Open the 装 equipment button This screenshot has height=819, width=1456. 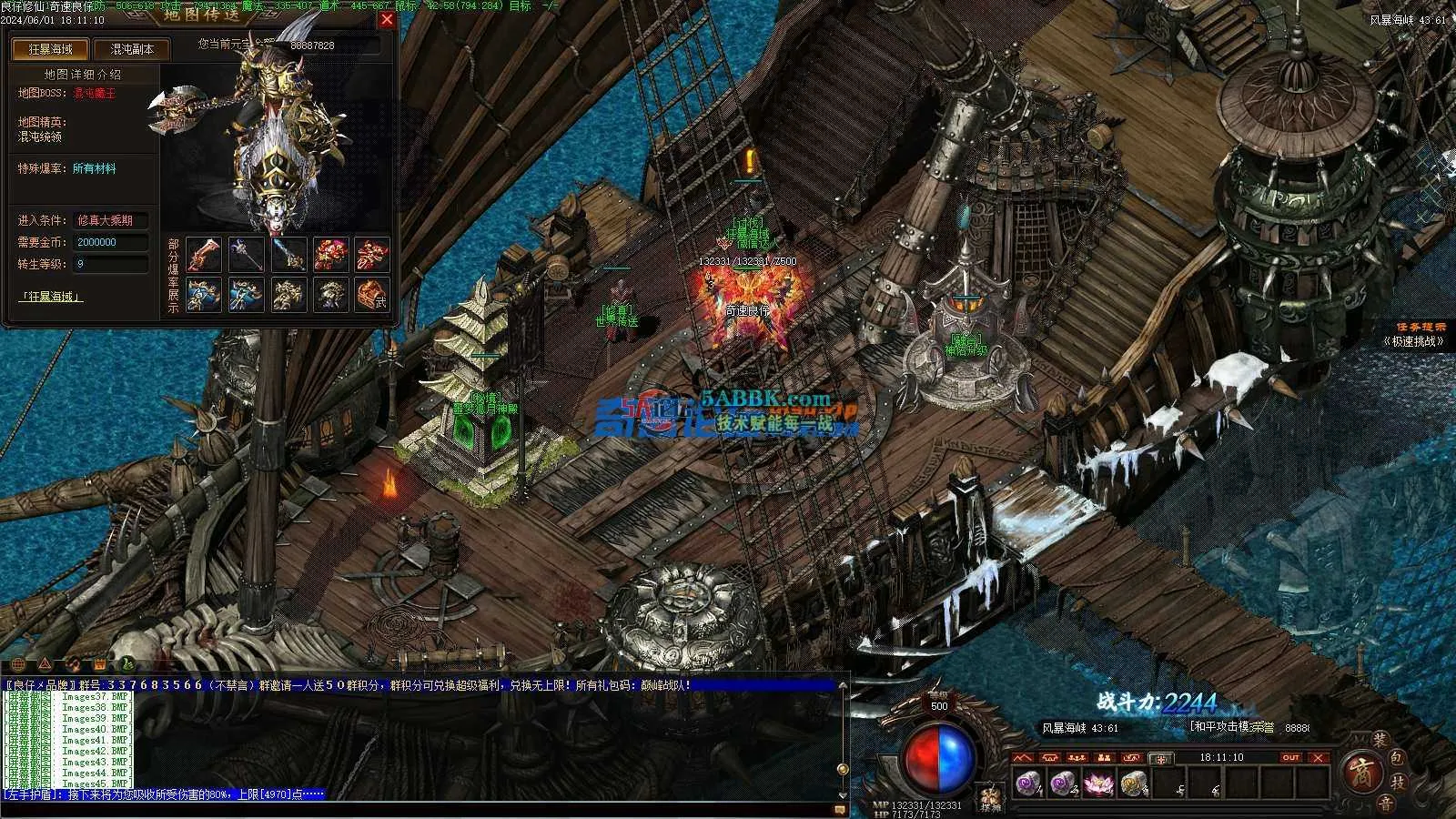(x=1379, y=741)
